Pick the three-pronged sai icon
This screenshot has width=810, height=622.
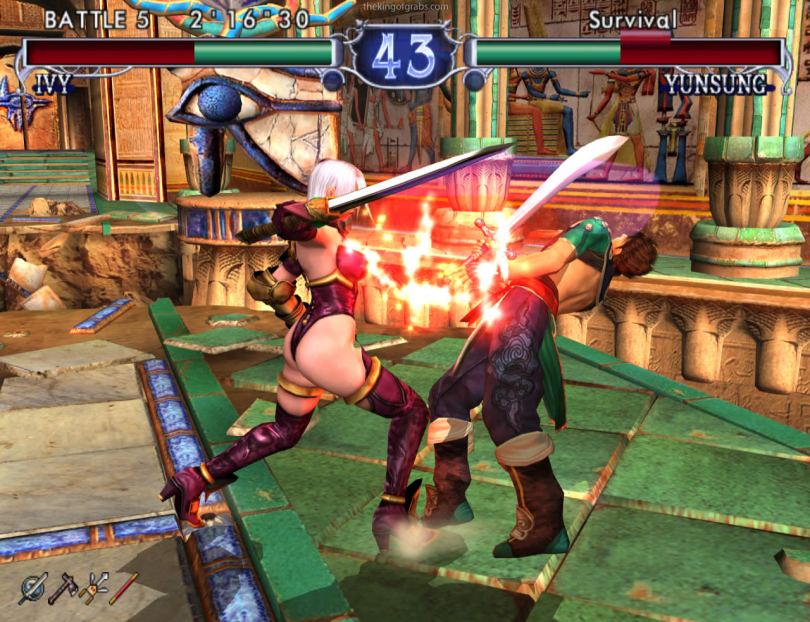[x=93, y=588]
